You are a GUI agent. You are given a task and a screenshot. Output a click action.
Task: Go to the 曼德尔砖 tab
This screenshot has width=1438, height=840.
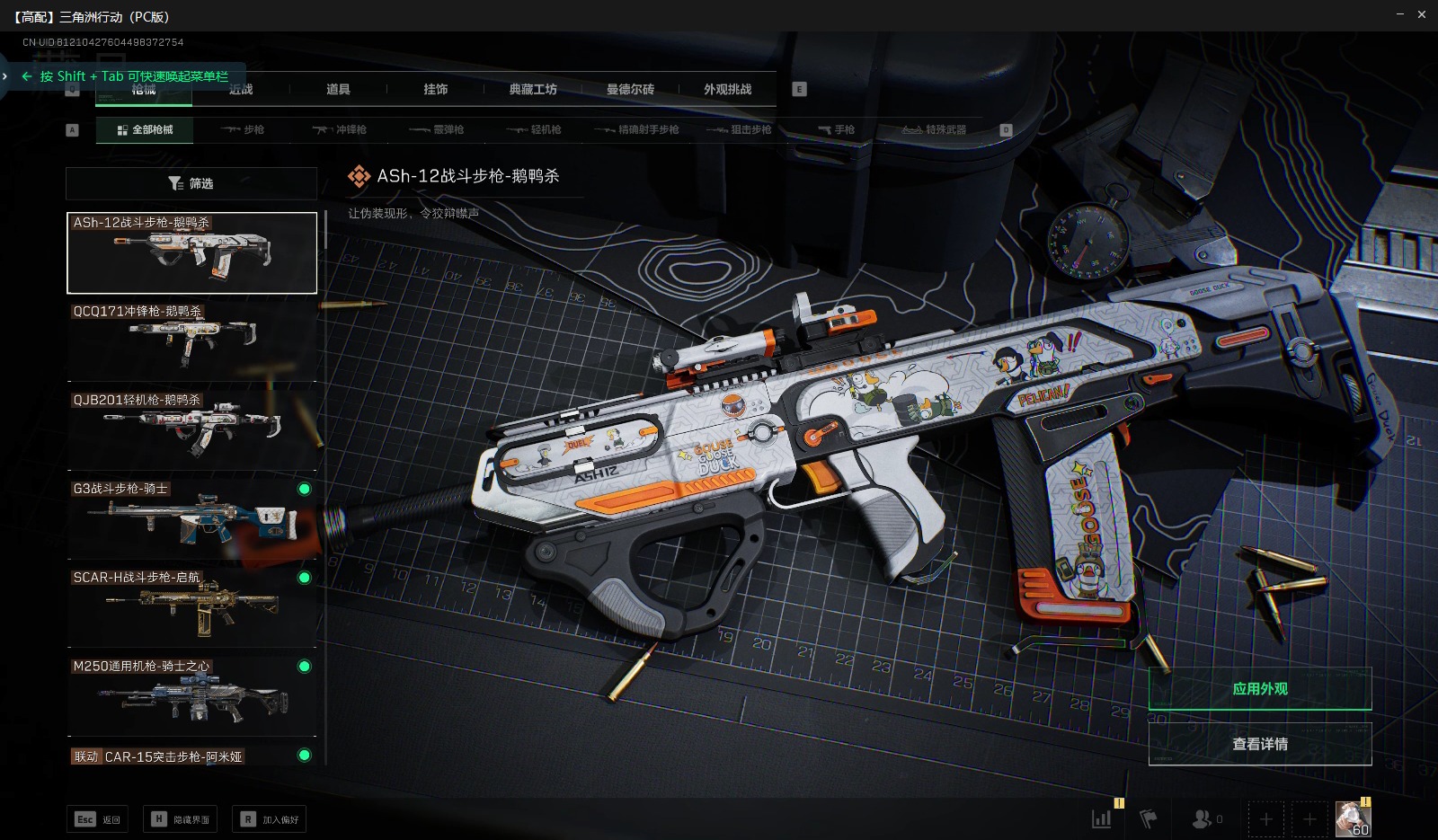click(x=630, y=89)
